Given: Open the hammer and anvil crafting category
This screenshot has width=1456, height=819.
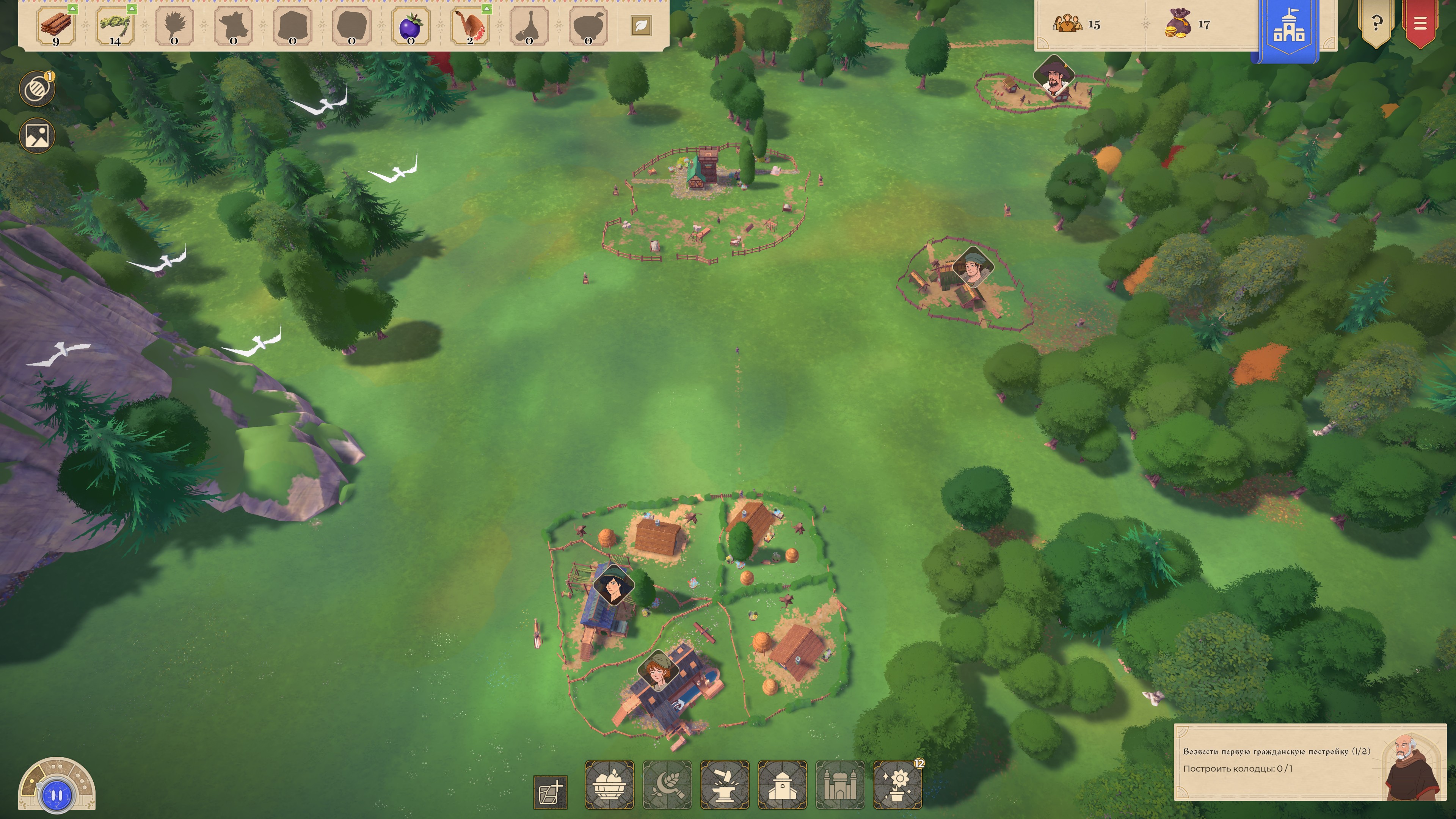Looking at the screenshot, I should pos(725,784).
